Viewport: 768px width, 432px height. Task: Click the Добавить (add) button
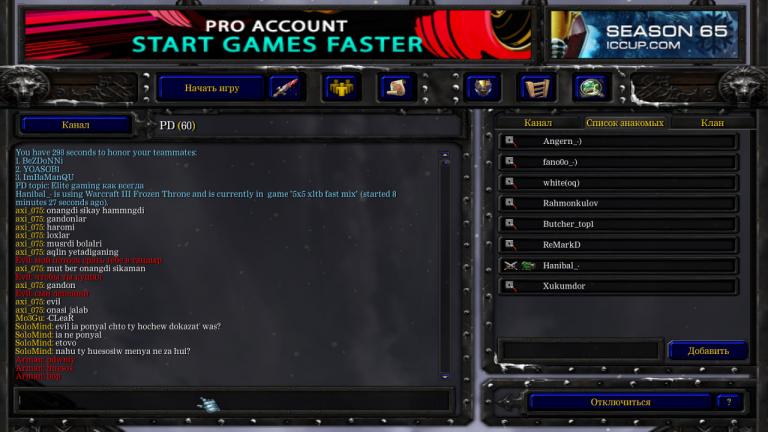(x=707, y=351)
